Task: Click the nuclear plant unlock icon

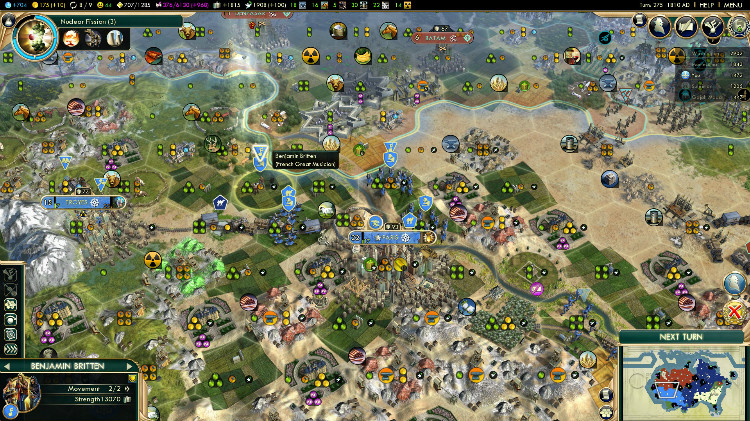Action: click(x=115, y=38)
